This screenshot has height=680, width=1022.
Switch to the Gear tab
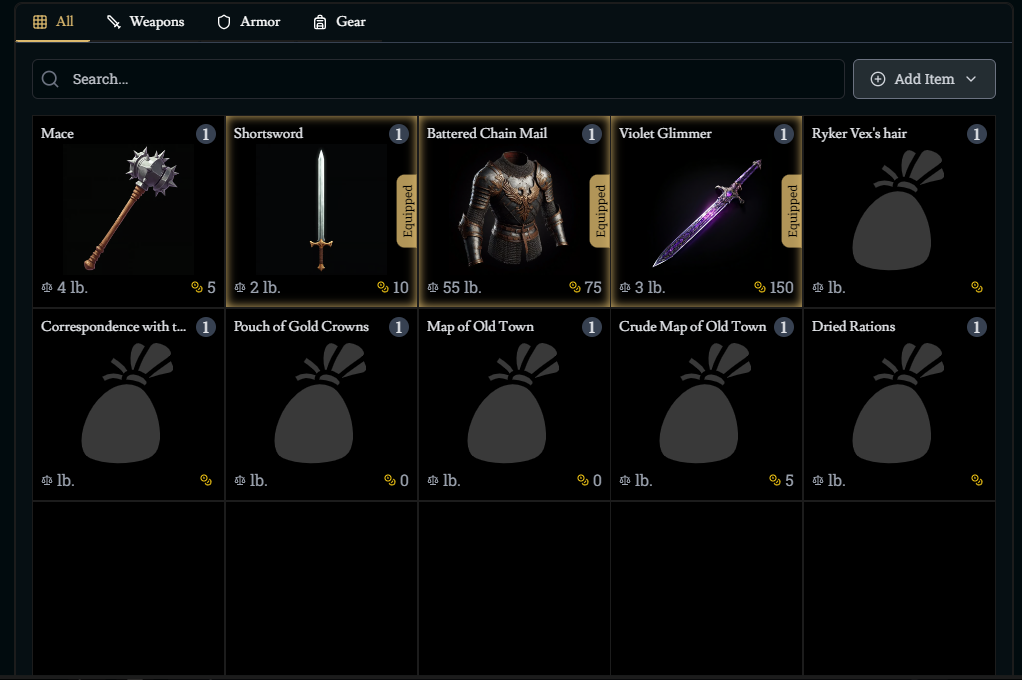(339, 22)
